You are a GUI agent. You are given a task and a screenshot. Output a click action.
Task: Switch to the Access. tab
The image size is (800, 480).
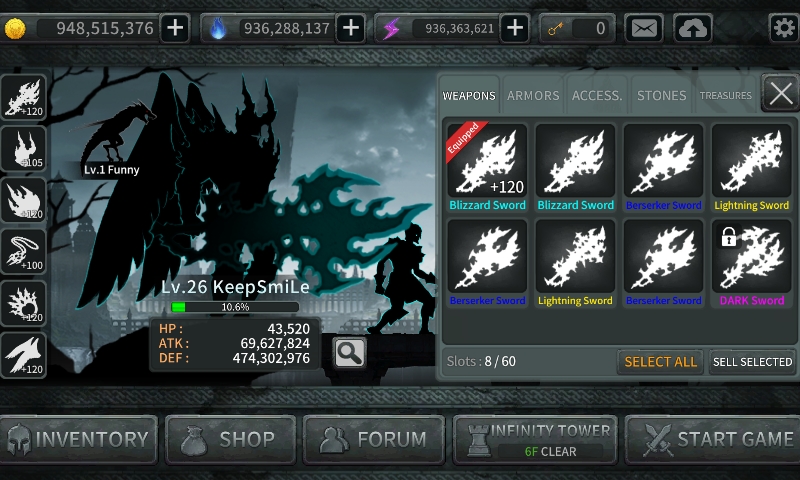(597, 96)
